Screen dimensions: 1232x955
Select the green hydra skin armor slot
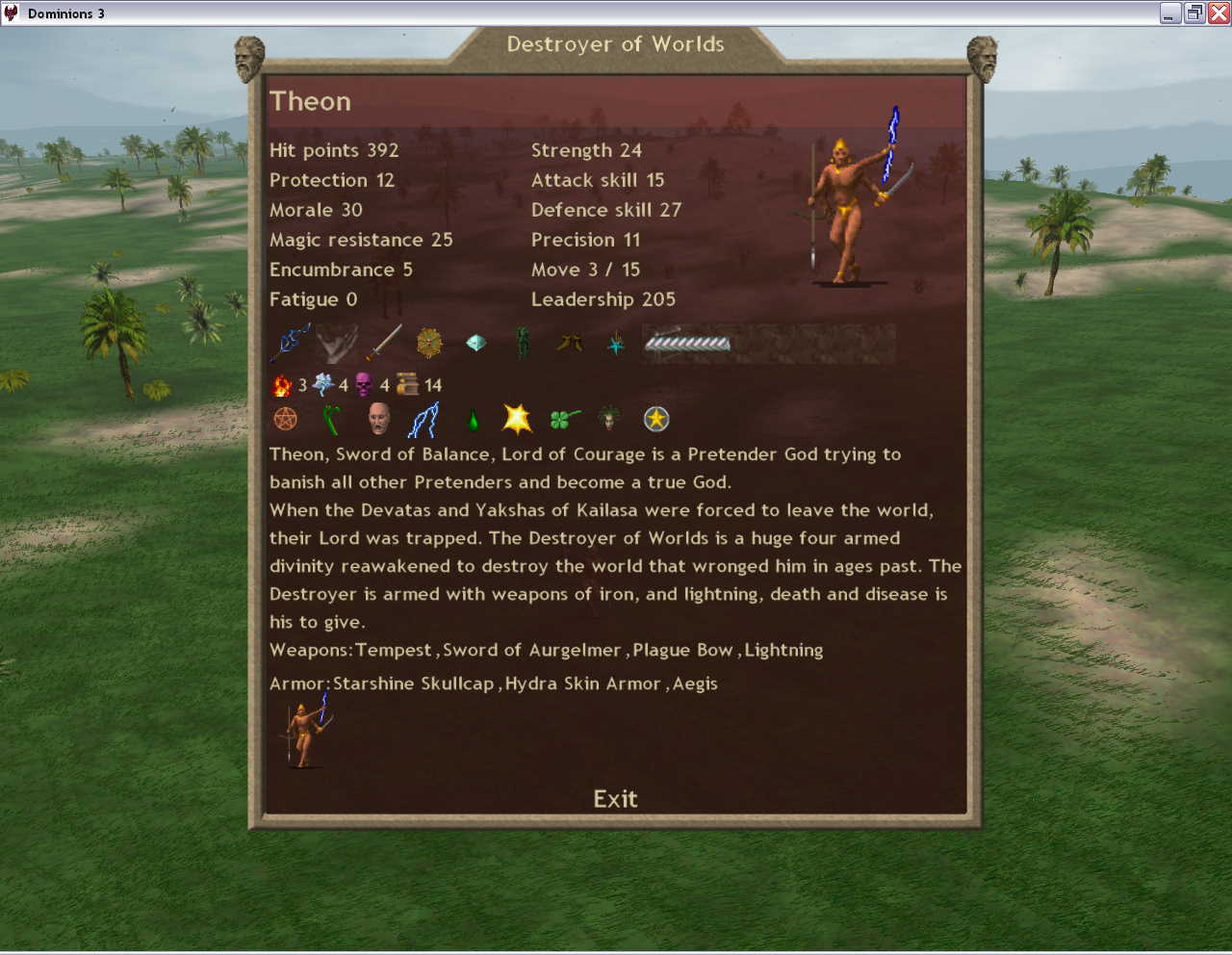(523, 343)
